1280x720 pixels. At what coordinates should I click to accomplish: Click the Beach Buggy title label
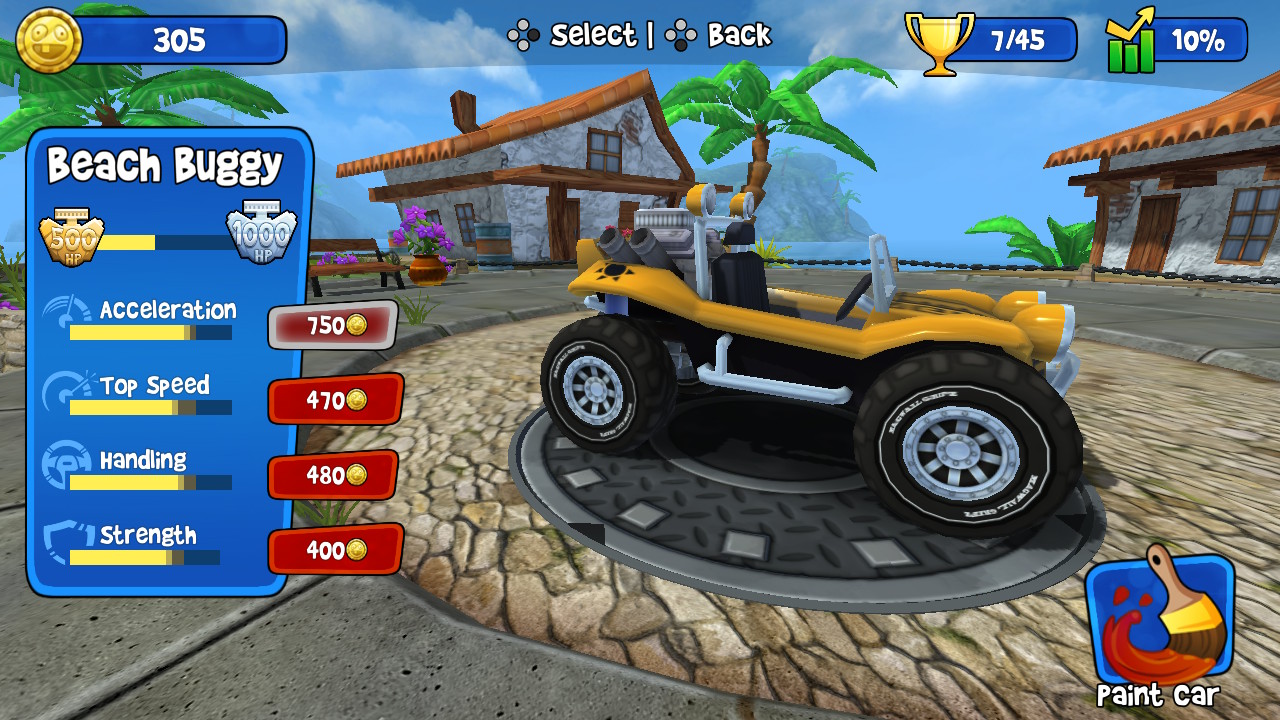click(x=163, y=165)
